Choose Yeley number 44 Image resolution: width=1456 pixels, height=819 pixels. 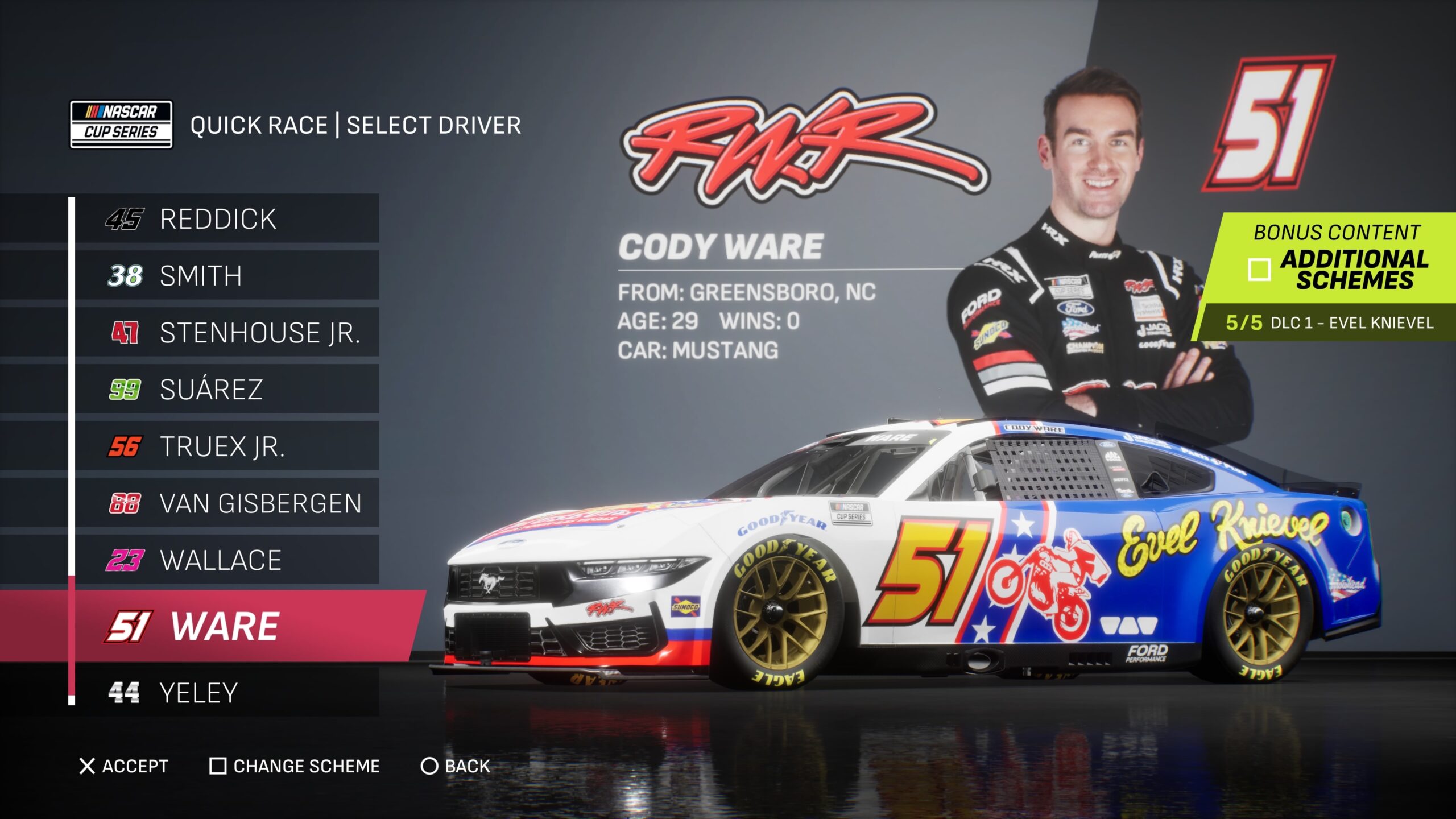coord(198,693)
